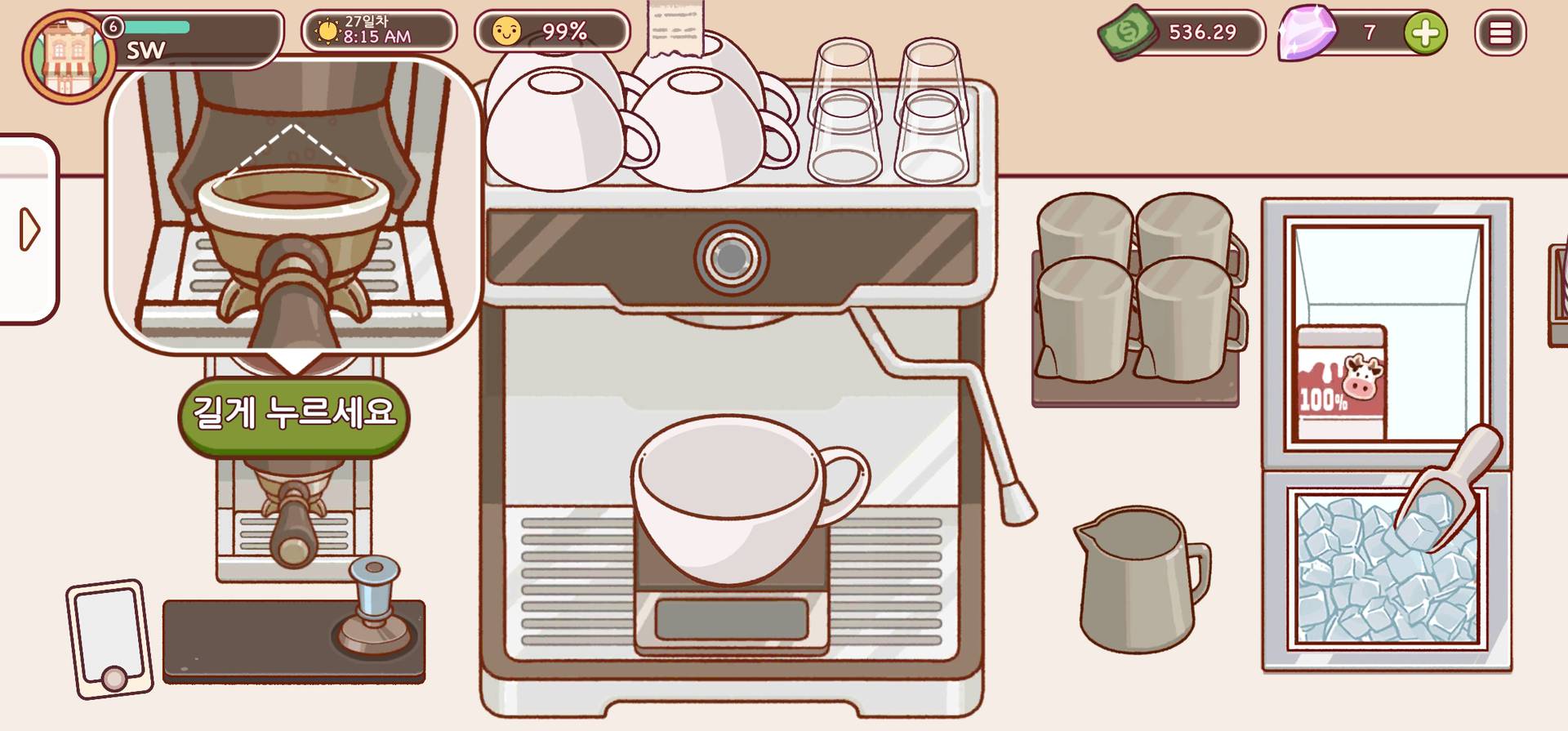
Task: Add gems with the green plus button
Action: (1425, 33)
